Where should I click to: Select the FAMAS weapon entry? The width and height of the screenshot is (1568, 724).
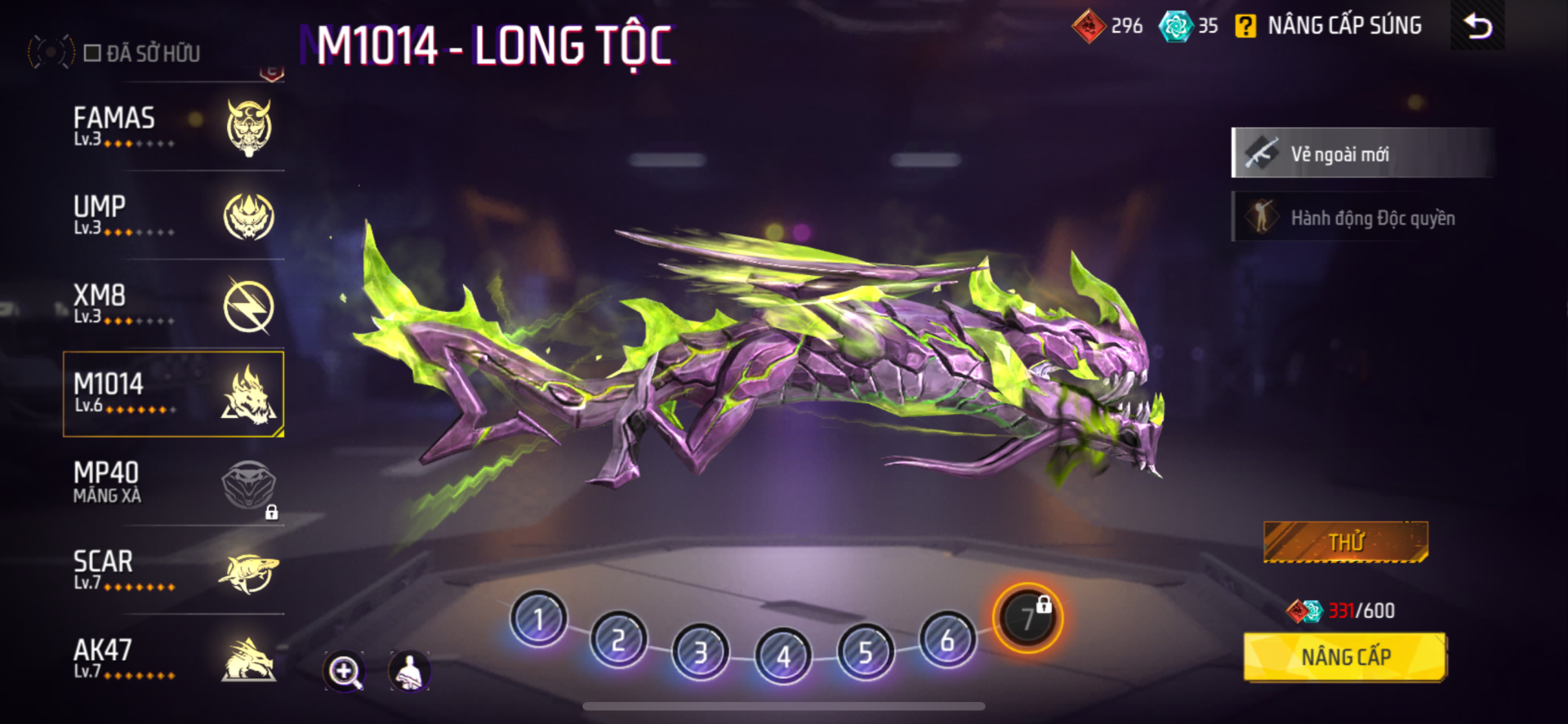pos(173,127)
